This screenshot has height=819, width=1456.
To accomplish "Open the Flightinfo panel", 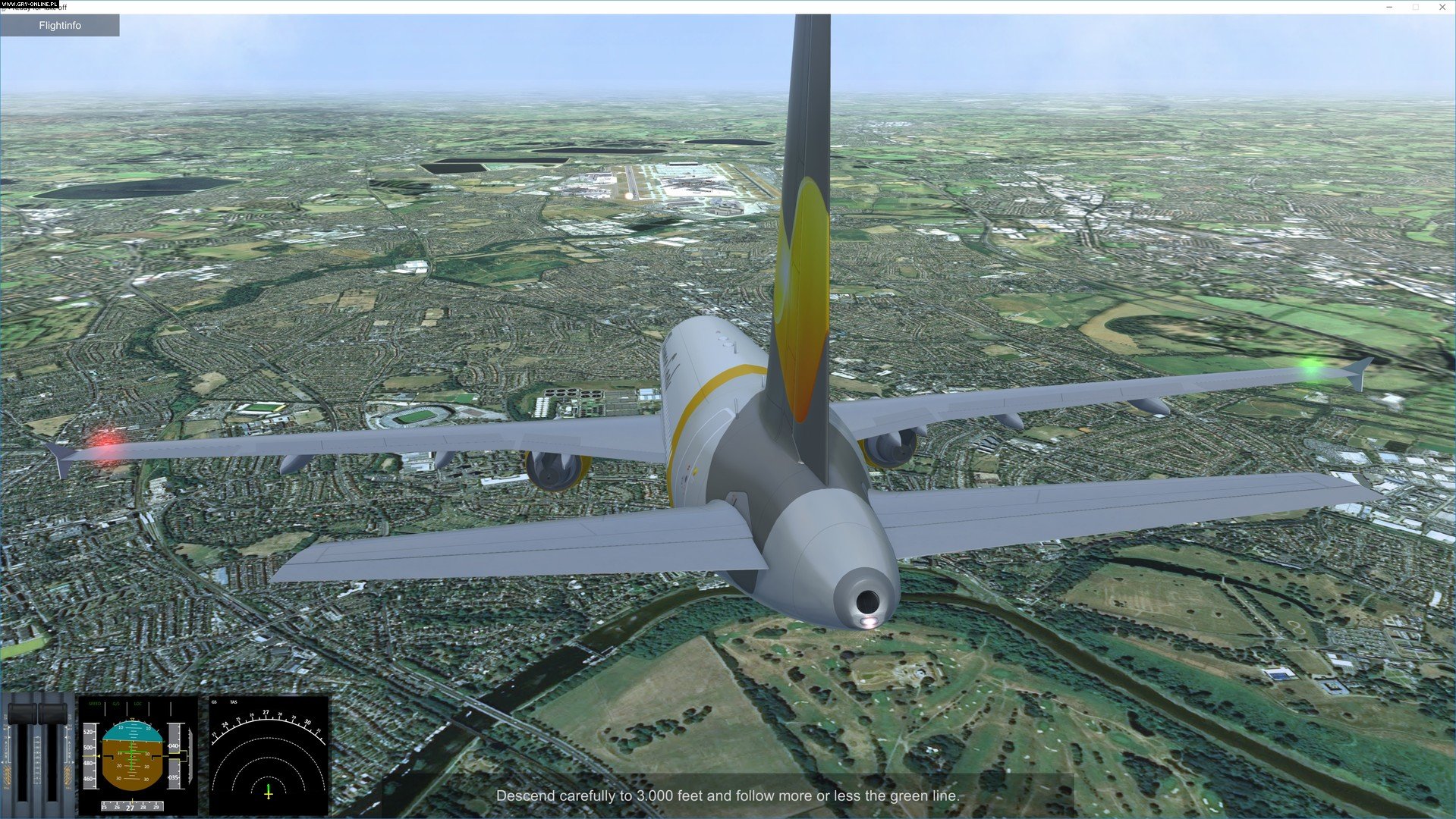I will click(x=60, y=25).
